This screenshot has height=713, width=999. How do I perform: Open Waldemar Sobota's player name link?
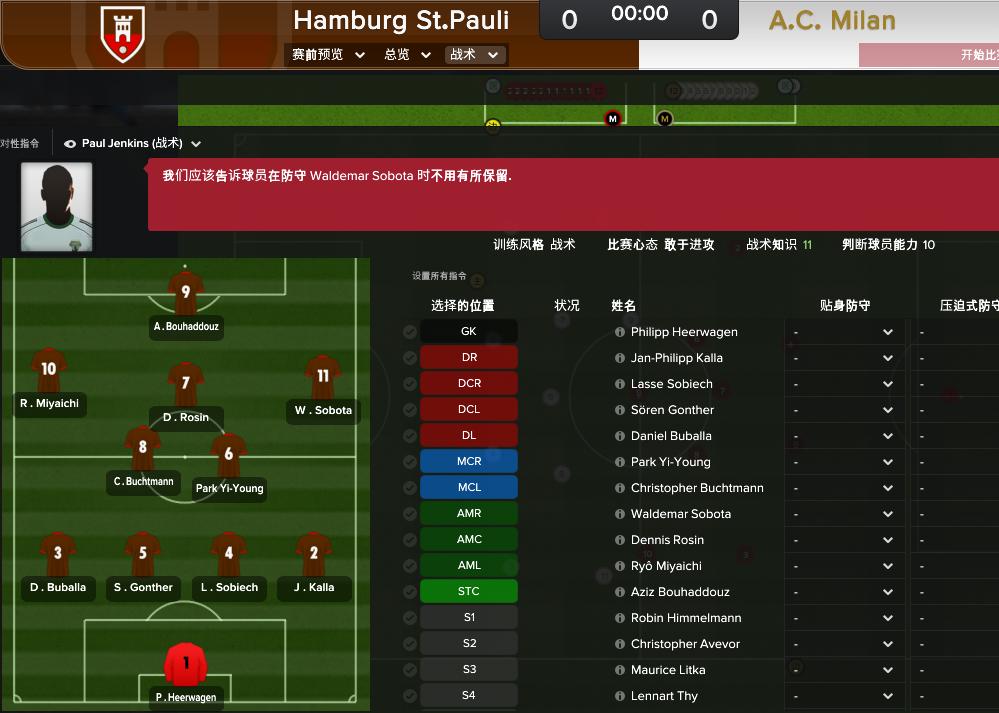[x=680, y=514]
